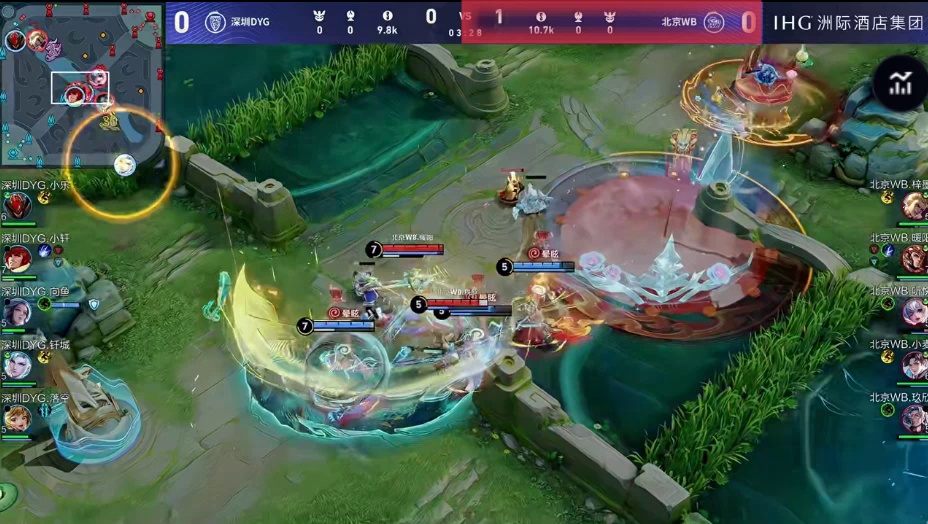Select 深圳DYG.小轩 player portrait
928x524 pixels.
point(17,259)
